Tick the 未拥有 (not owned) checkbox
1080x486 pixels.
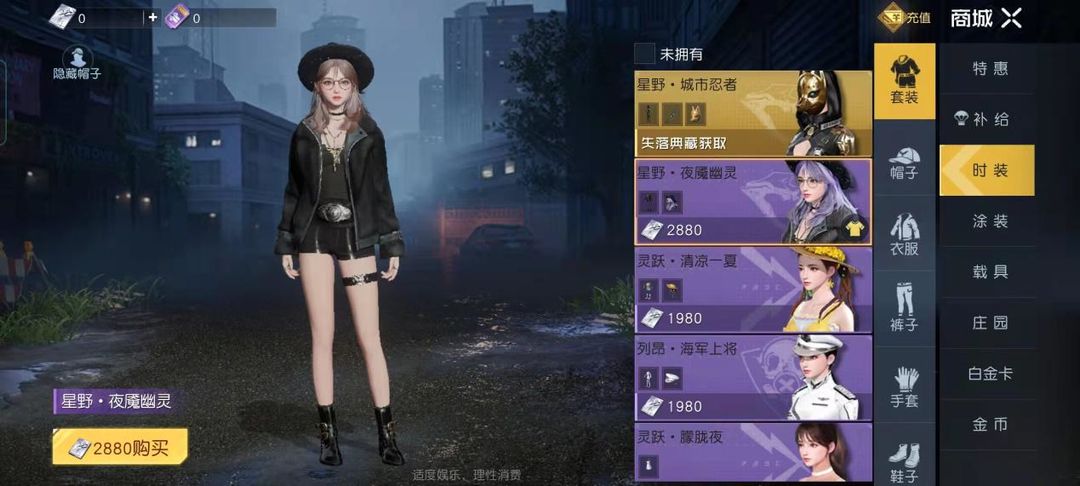[645, 54]
